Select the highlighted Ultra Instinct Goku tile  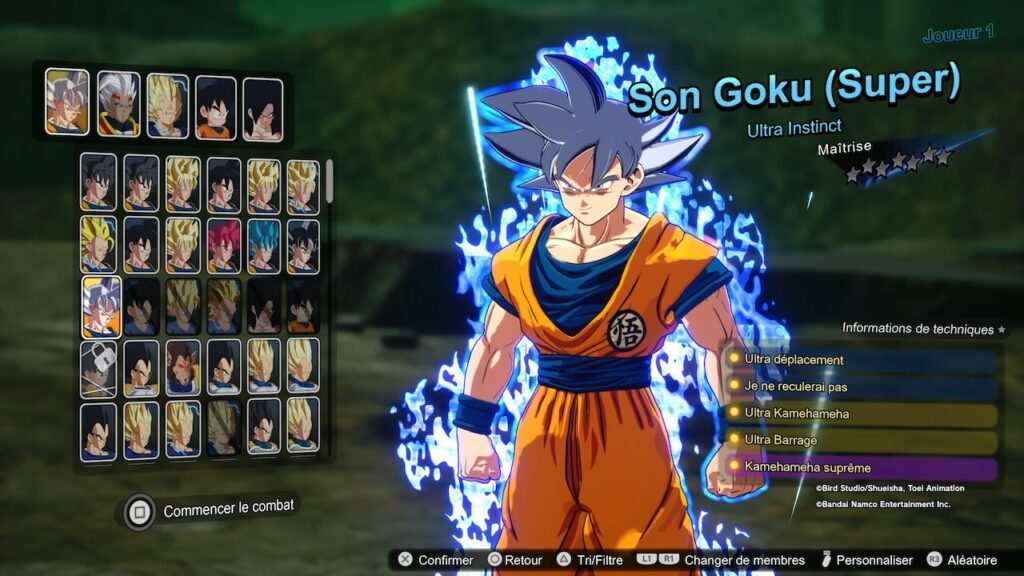100,307
